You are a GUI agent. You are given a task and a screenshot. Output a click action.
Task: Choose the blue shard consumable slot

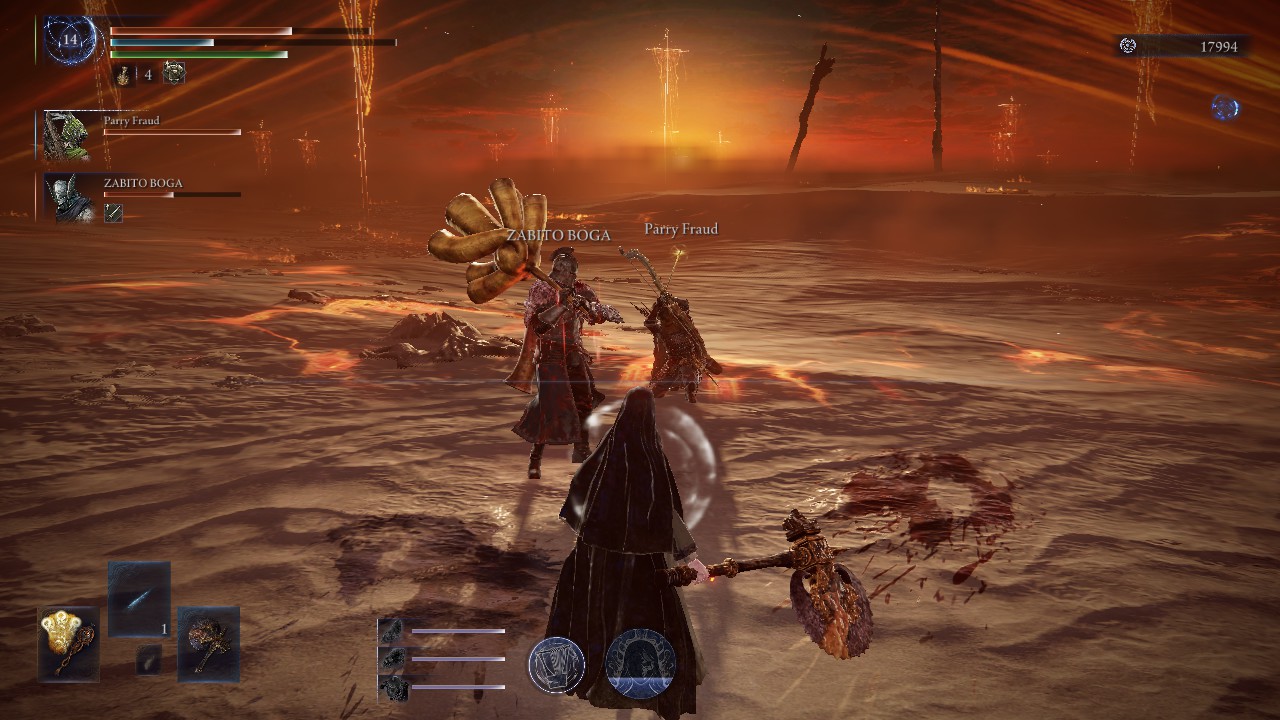click(x=139, y=599)
